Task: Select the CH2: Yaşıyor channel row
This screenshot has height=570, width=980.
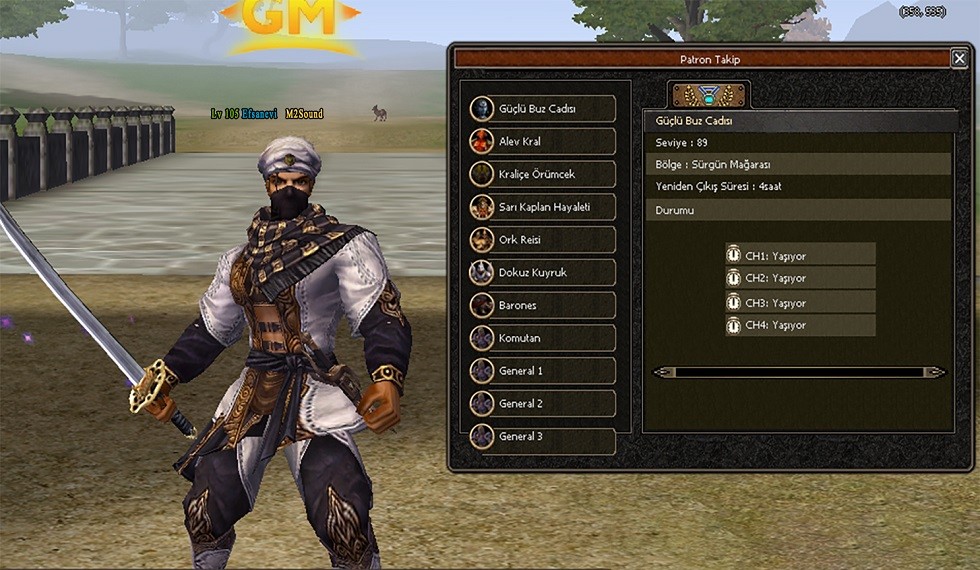Action: pyautogui.click(x=800, y=278)
